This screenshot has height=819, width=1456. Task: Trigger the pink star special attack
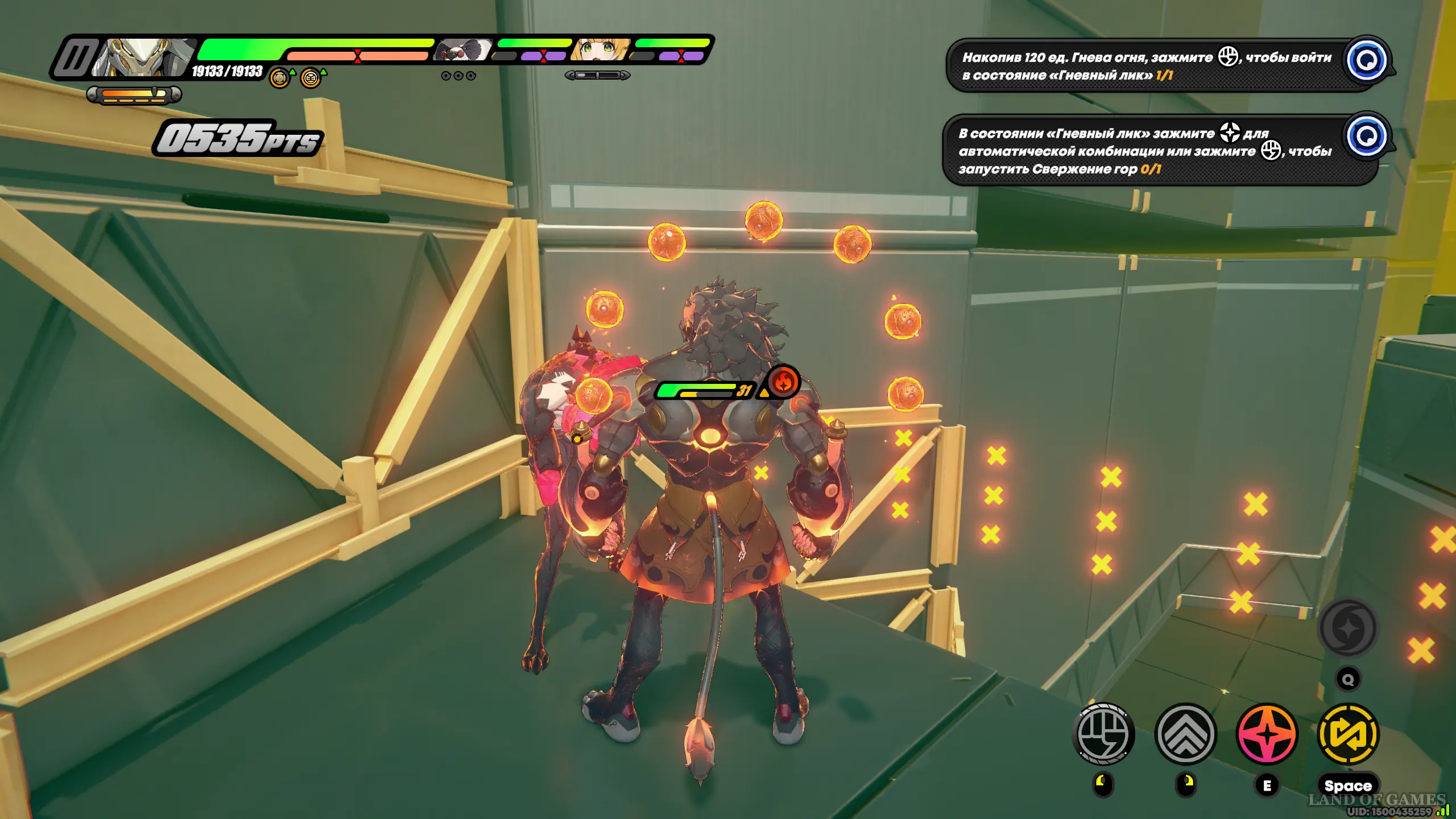pos(1267,734)
